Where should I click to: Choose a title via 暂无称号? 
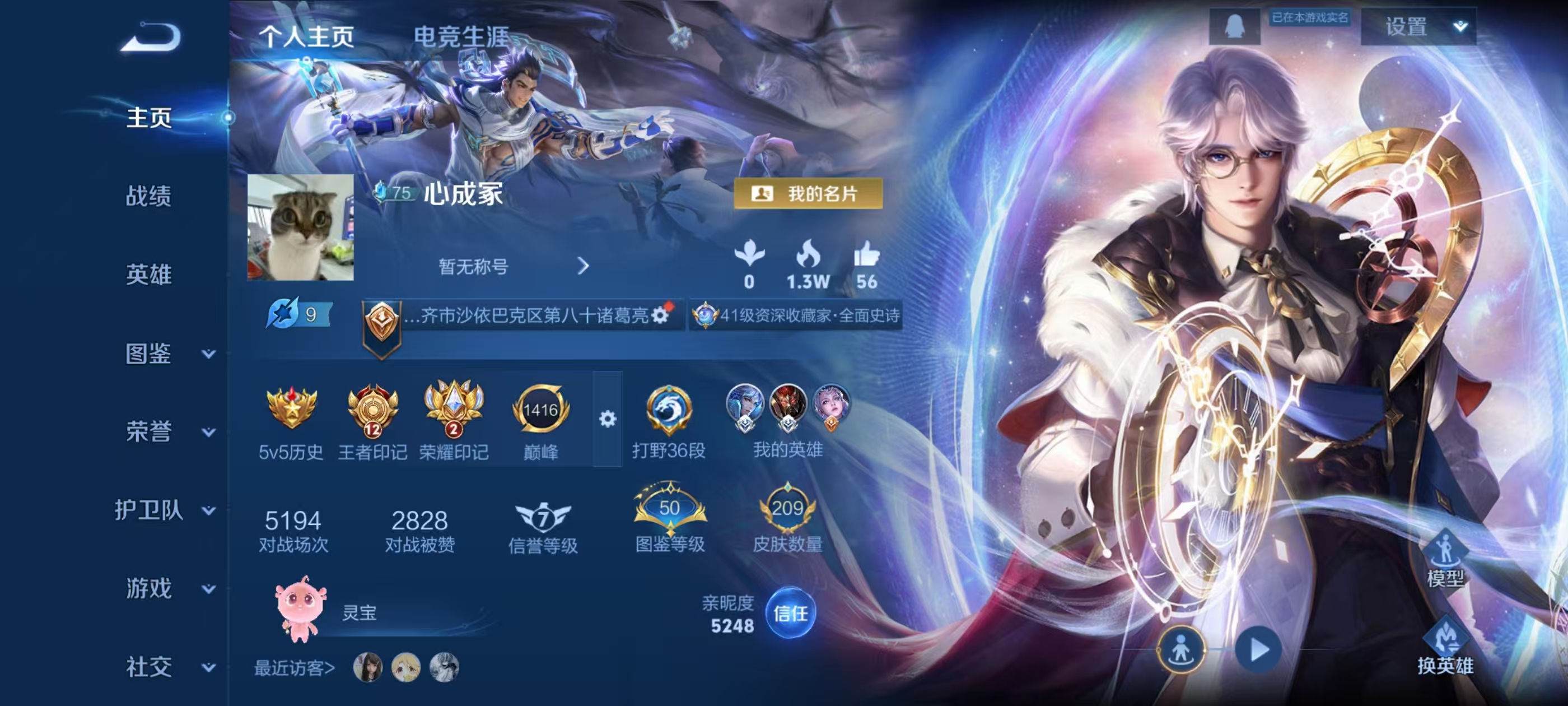point(512,266)
